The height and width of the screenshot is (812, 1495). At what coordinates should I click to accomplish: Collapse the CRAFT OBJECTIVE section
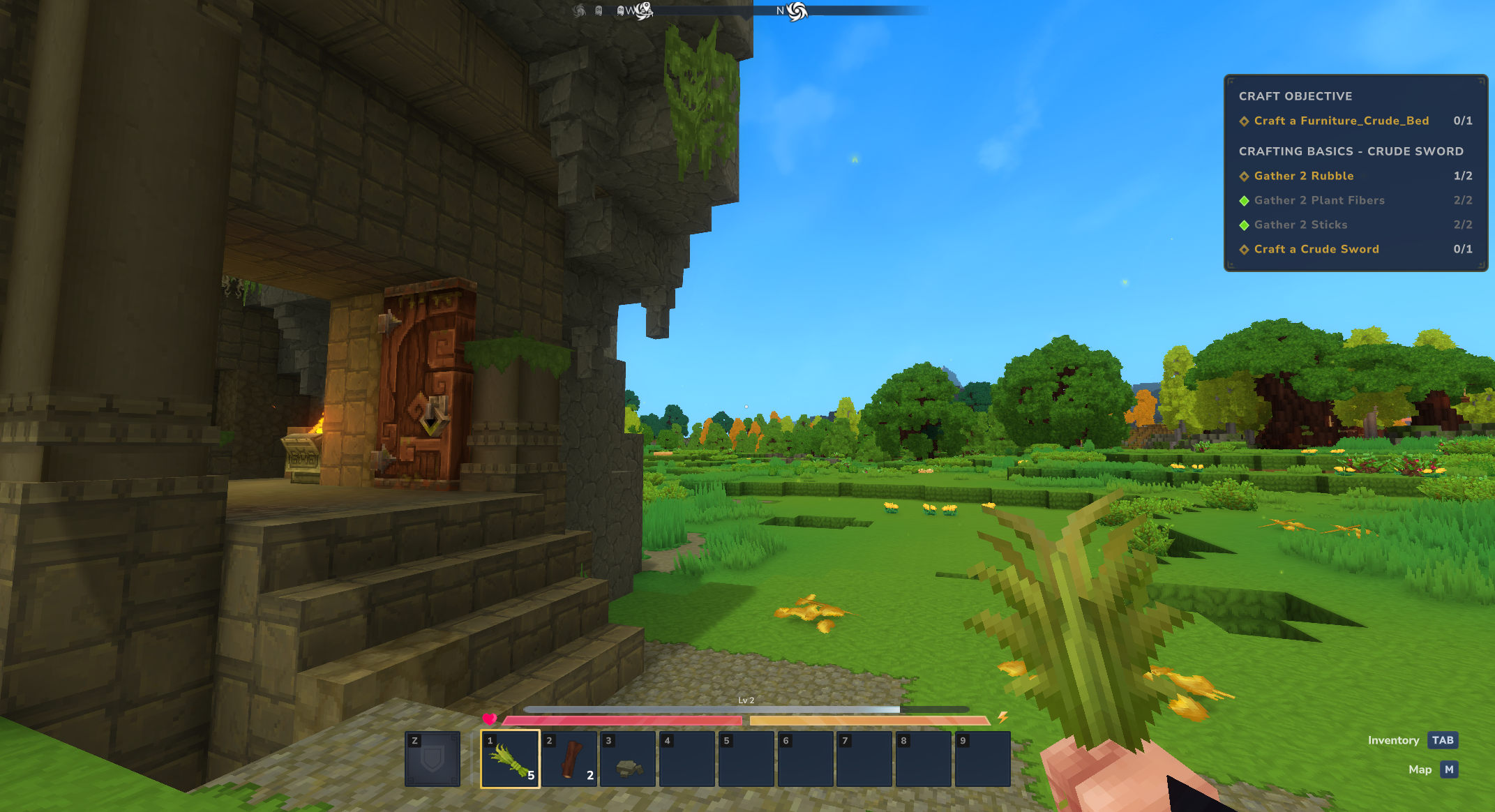point(1294,96)
